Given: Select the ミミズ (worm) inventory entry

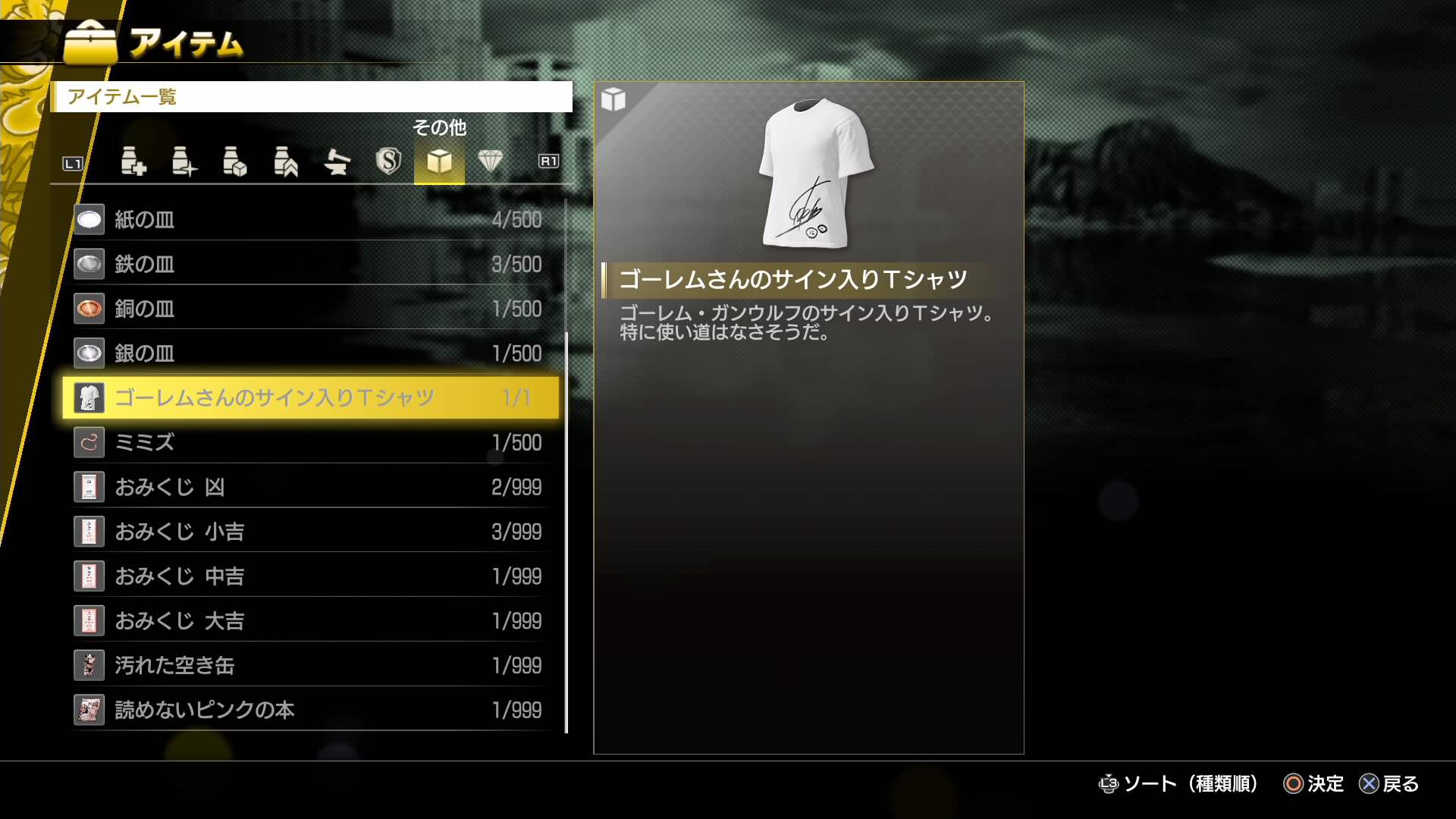Looking at the screenshot, I should click(303, 442).
